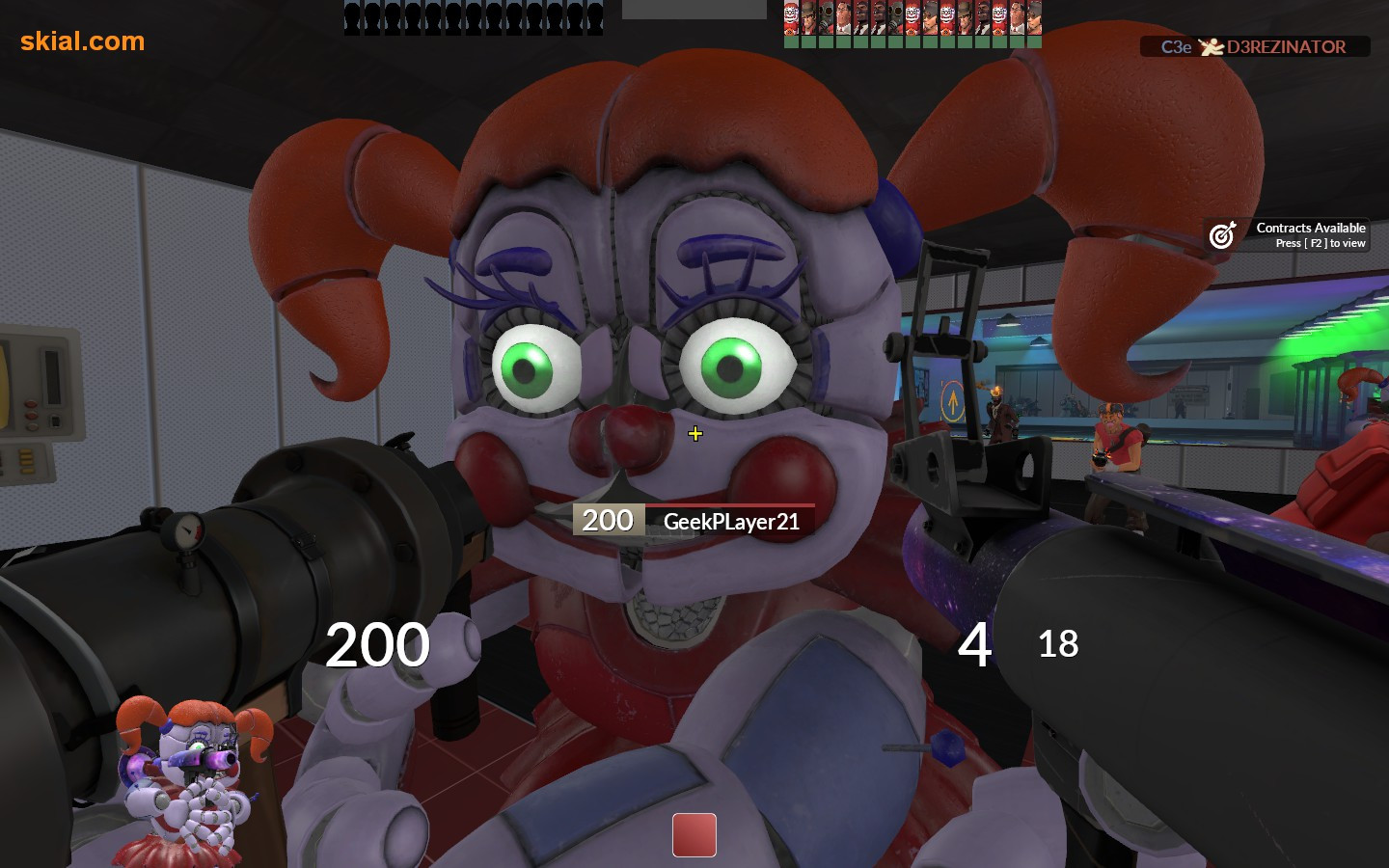Click the Contracts Available bullseye icon
This screenshot has height=868, width=1389.
[x=1222, y=234]
